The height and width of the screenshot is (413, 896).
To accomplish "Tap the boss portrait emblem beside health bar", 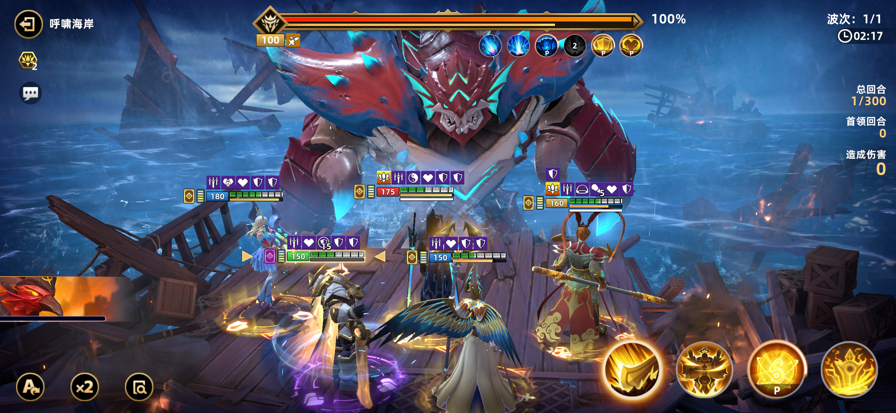I will point(270,21).
